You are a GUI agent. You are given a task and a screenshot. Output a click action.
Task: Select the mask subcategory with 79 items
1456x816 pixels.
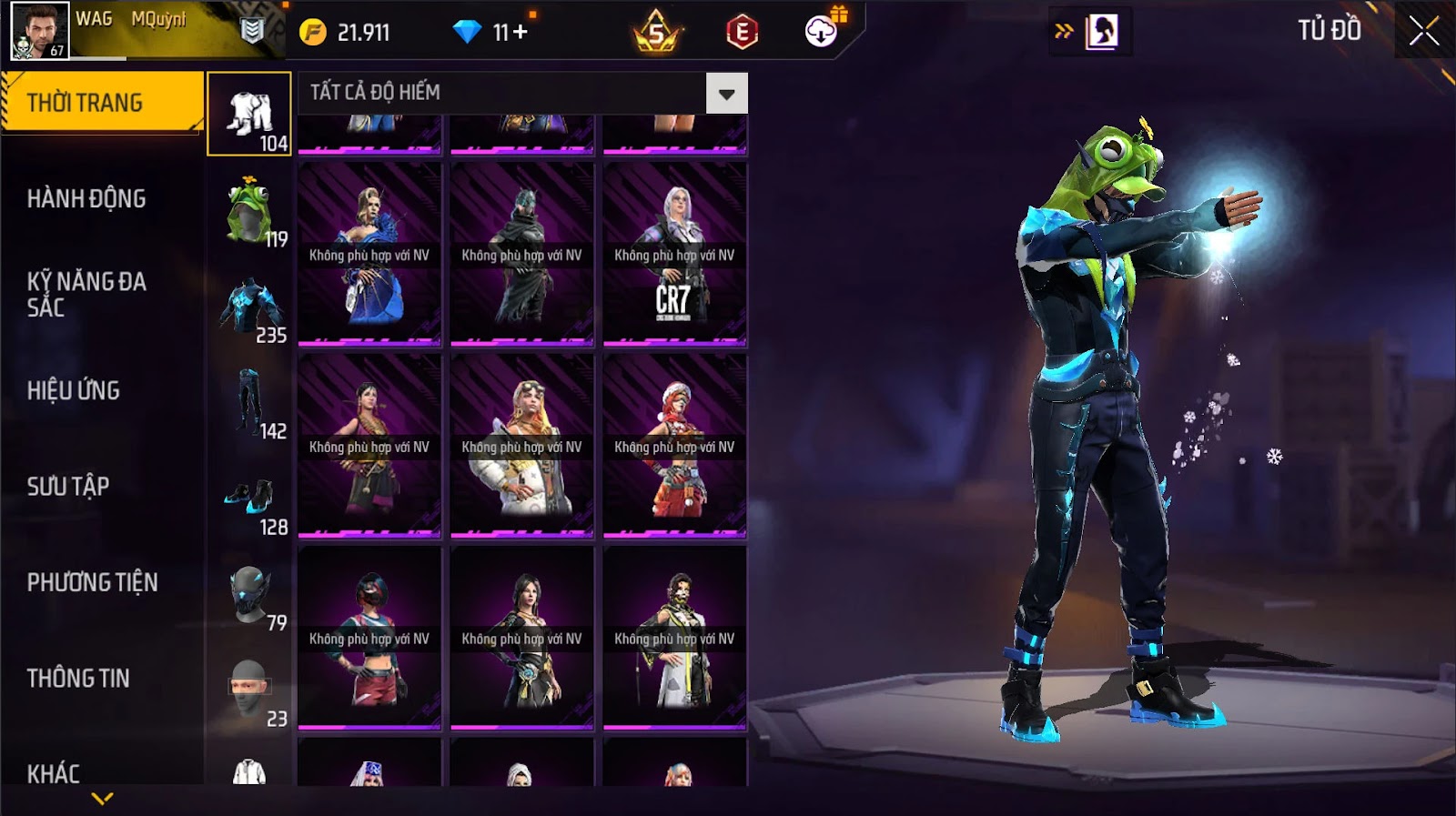pyautogui.click(x=249, y=595)
